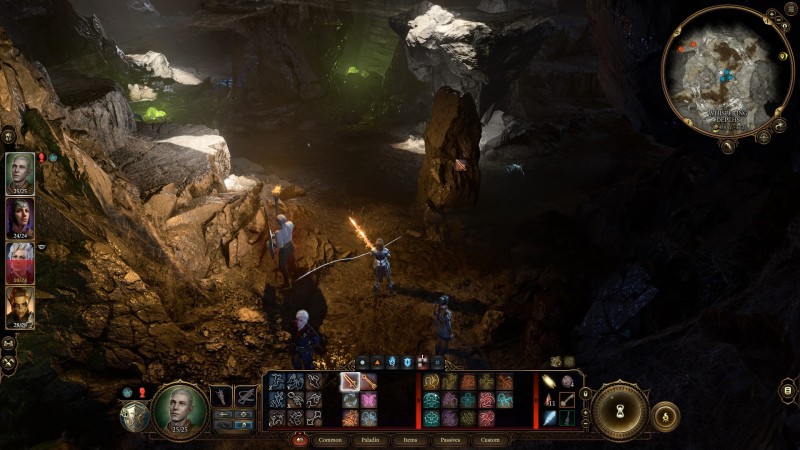Screen dimensions: 800x450
Task: Open the Items hotbar tab
Action: coord(410,440)
